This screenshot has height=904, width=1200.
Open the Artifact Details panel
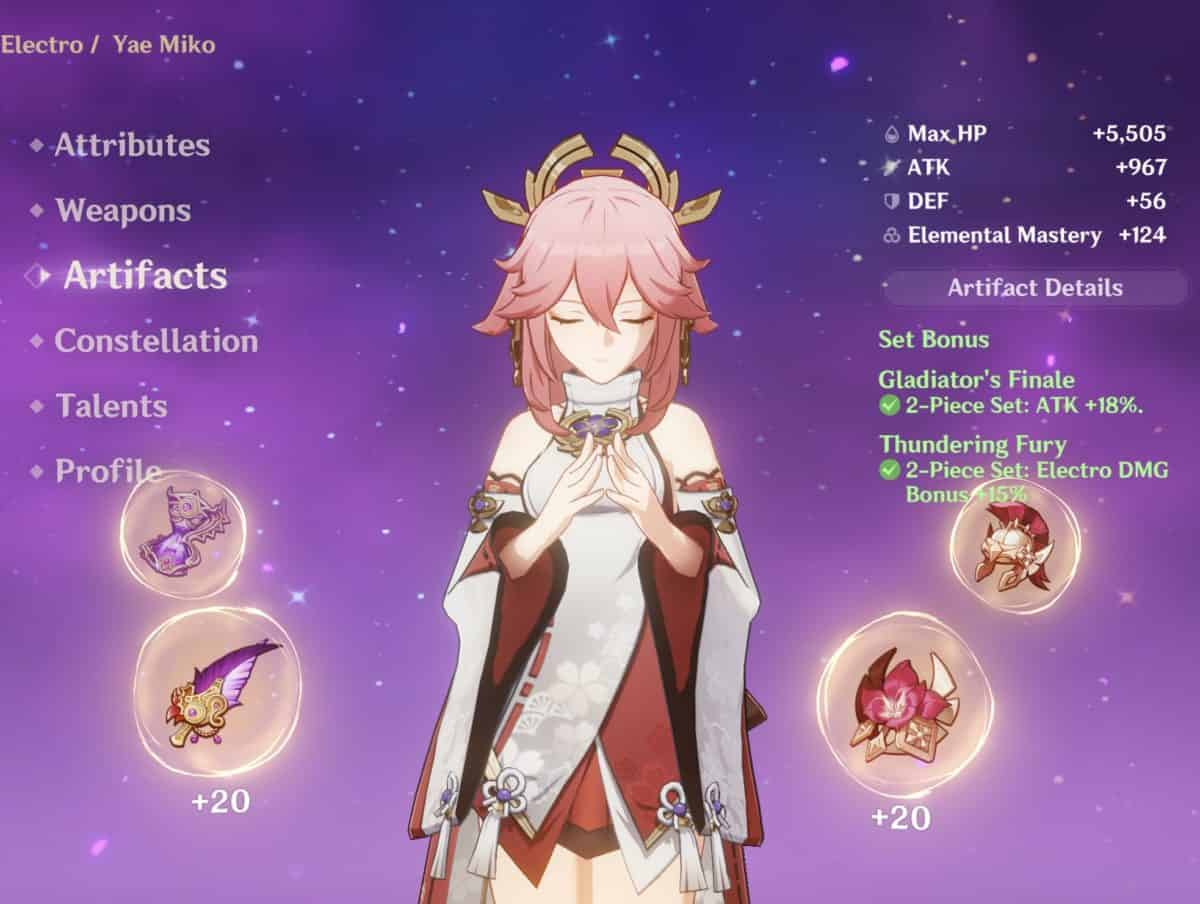[x=1034, y=288]
